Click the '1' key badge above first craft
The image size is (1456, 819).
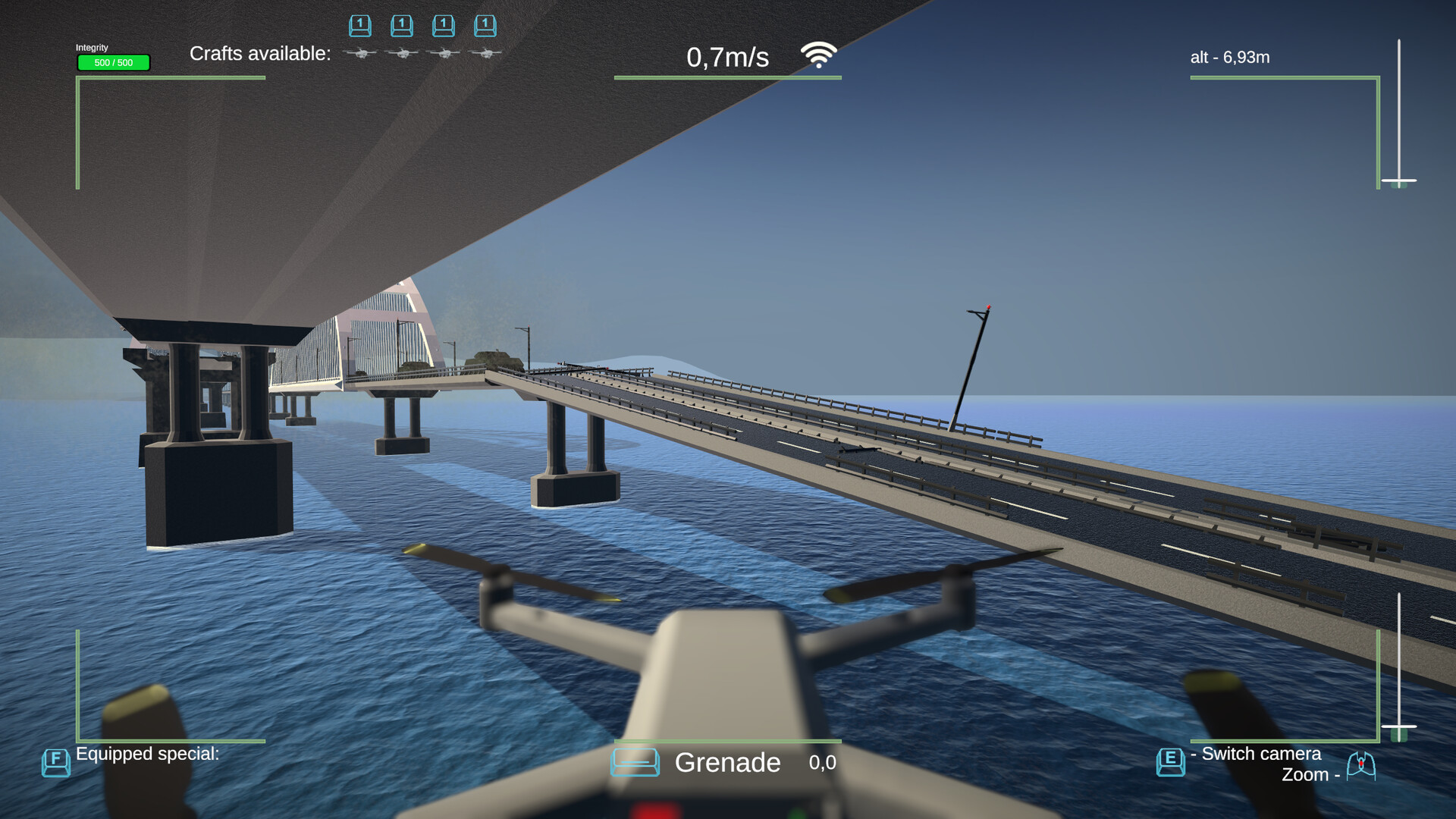click(359, 25)
